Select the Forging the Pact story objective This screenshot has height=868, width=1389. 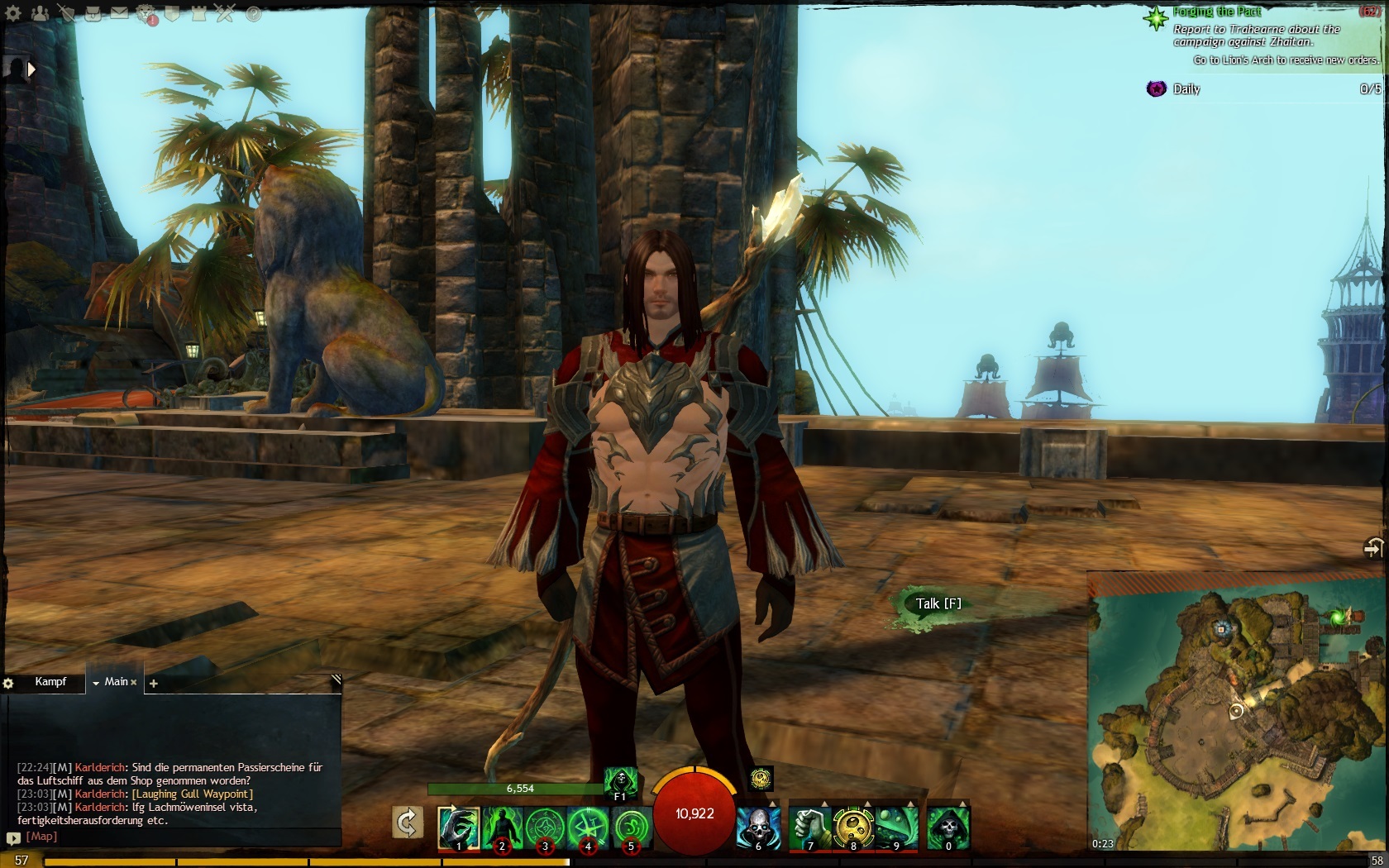[x=1216, y=12]
